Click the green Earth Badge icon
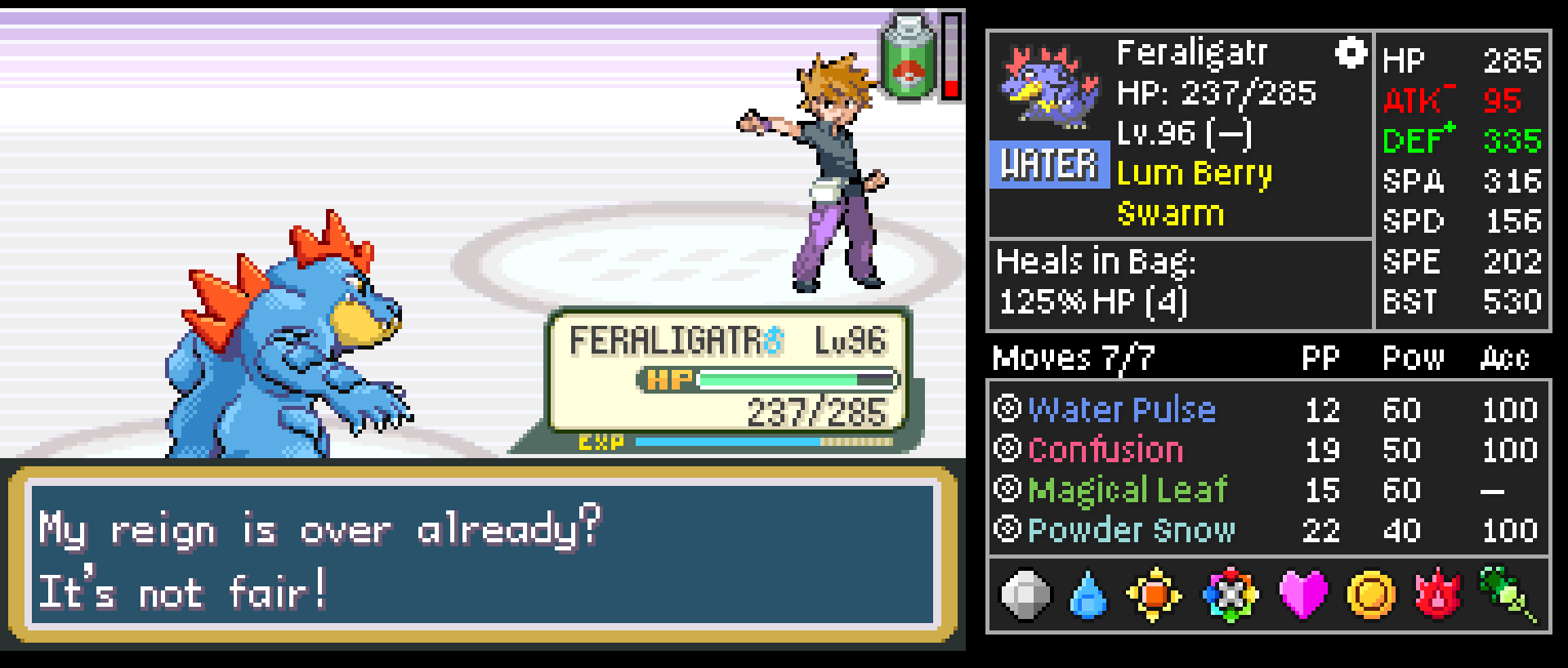 [x=1508, y=594]
